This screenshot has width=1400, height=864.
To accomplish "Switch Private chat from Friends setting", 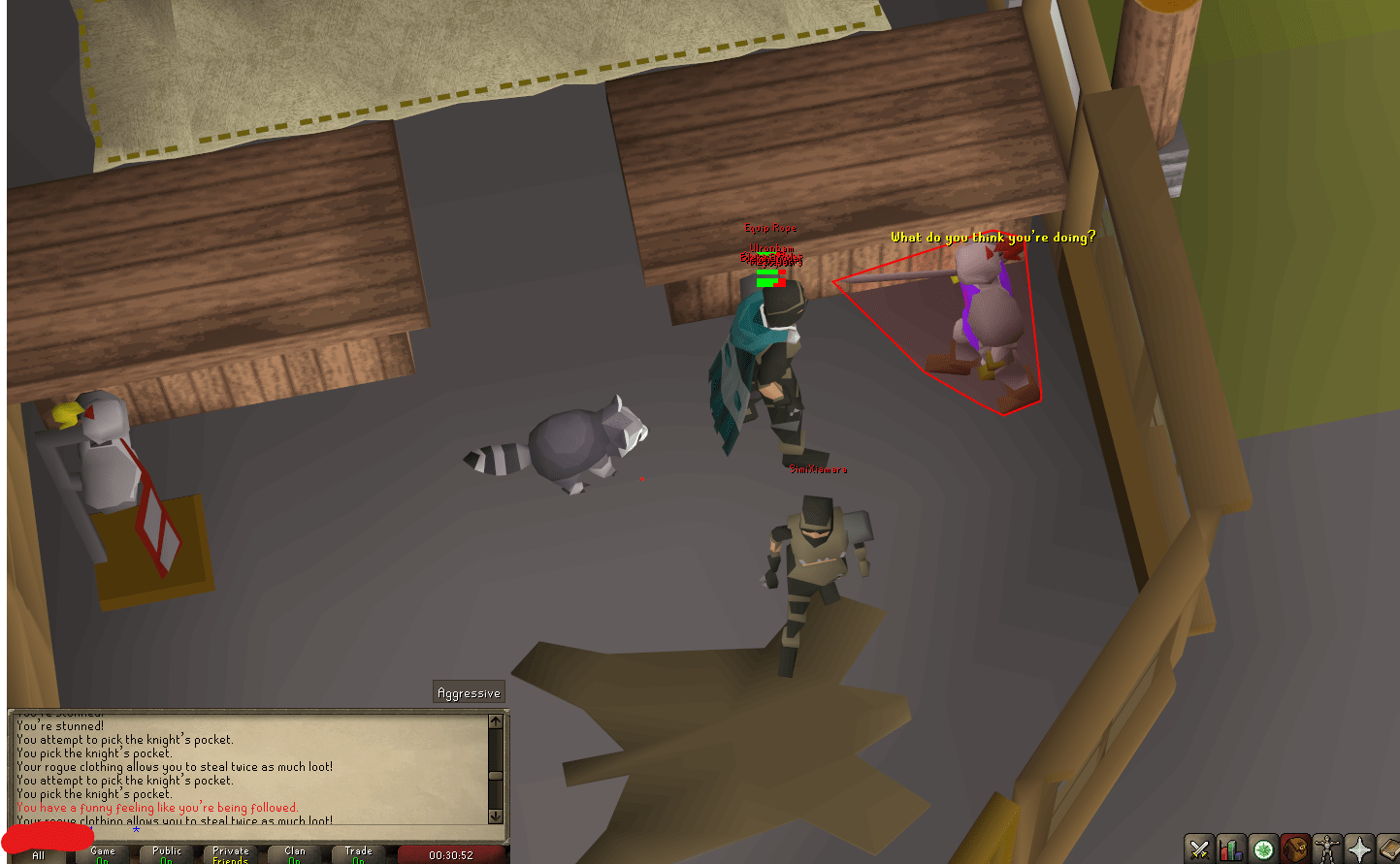I will pyautogui.click(x=230, y=853).
